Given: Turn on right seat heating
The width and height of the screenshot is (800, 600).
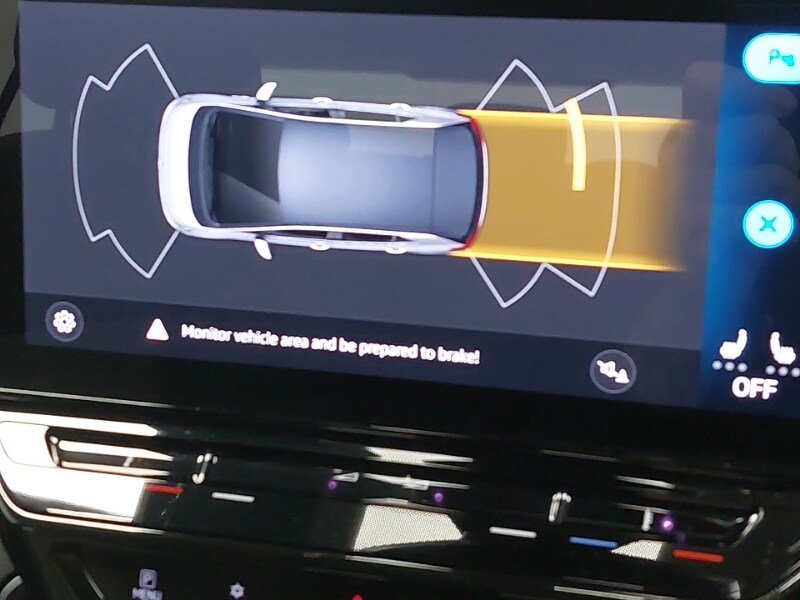Looking at the screenshot, I should [x=782, y=349].
